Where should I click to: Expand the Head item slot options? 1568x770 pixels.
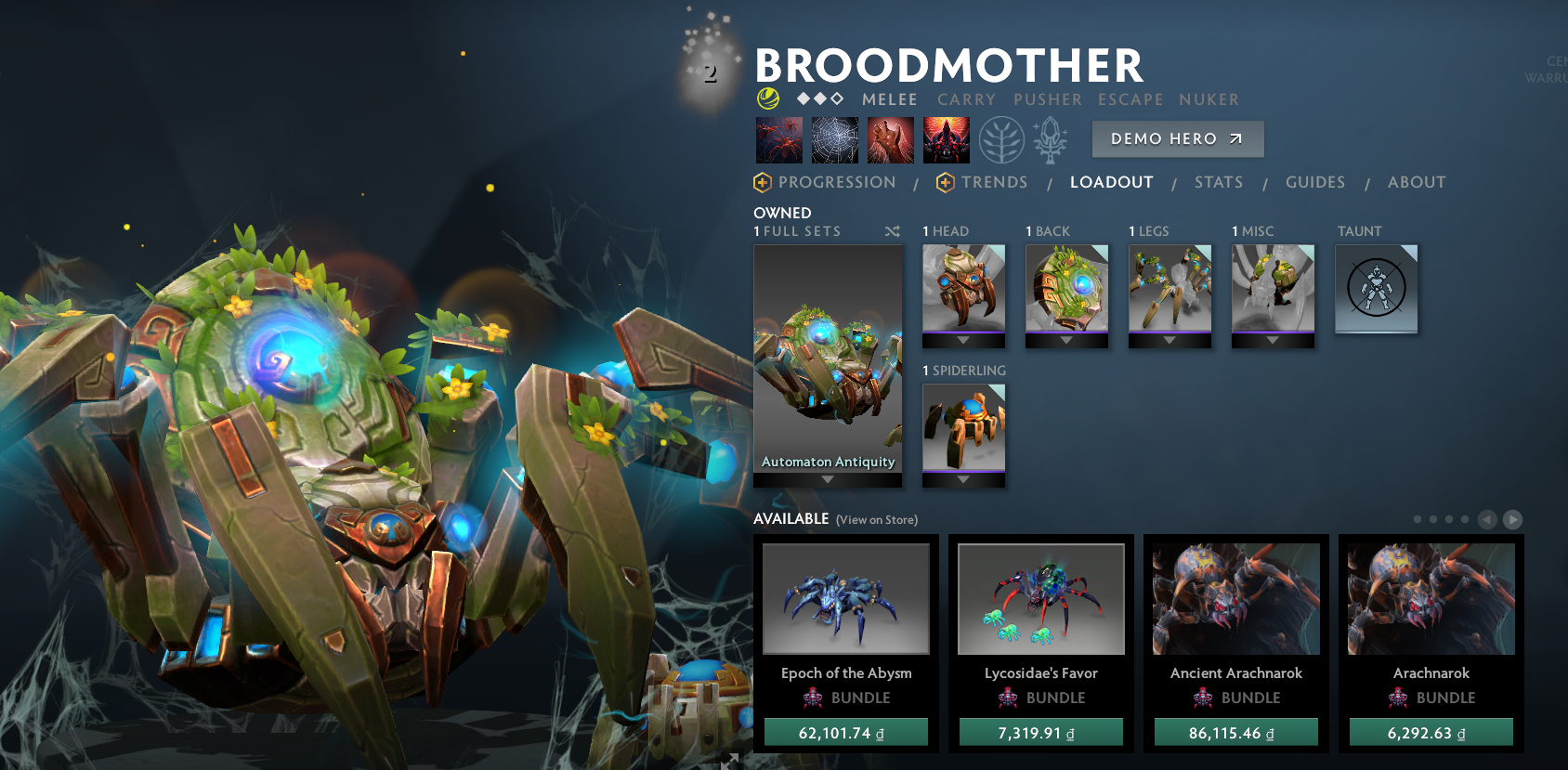click(963, 340)
